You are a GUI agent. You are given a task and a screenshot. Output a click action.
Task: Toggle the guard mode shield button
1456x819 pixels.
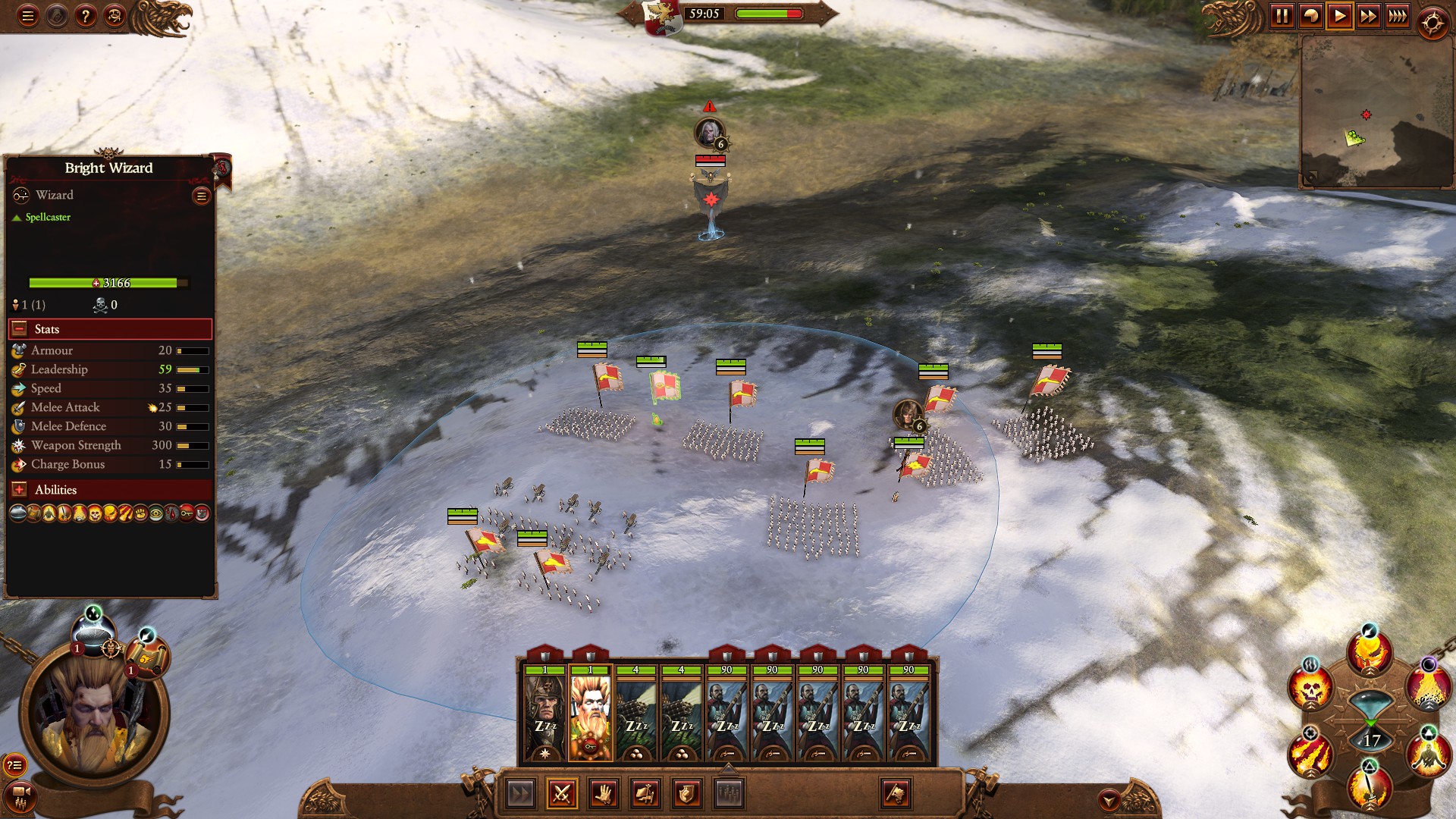686,794
